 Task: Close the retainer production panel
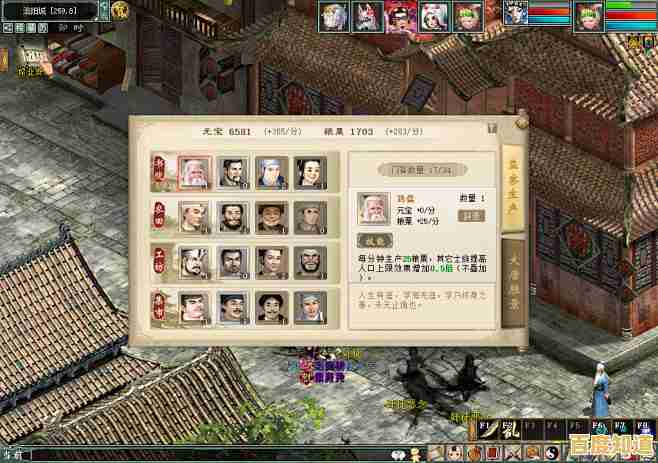point(492,128)
